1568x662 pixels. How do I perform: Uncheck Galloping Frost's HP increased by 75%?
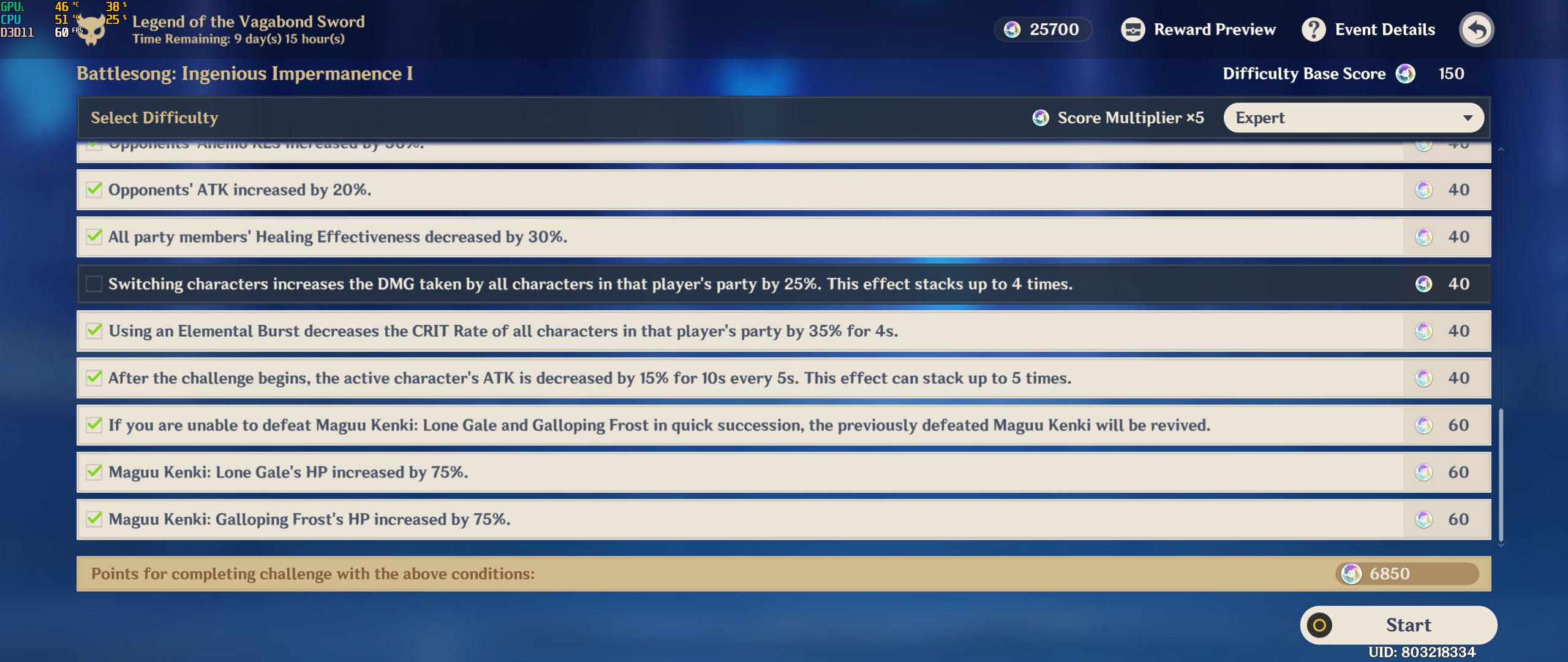click(x=94, y=519)
